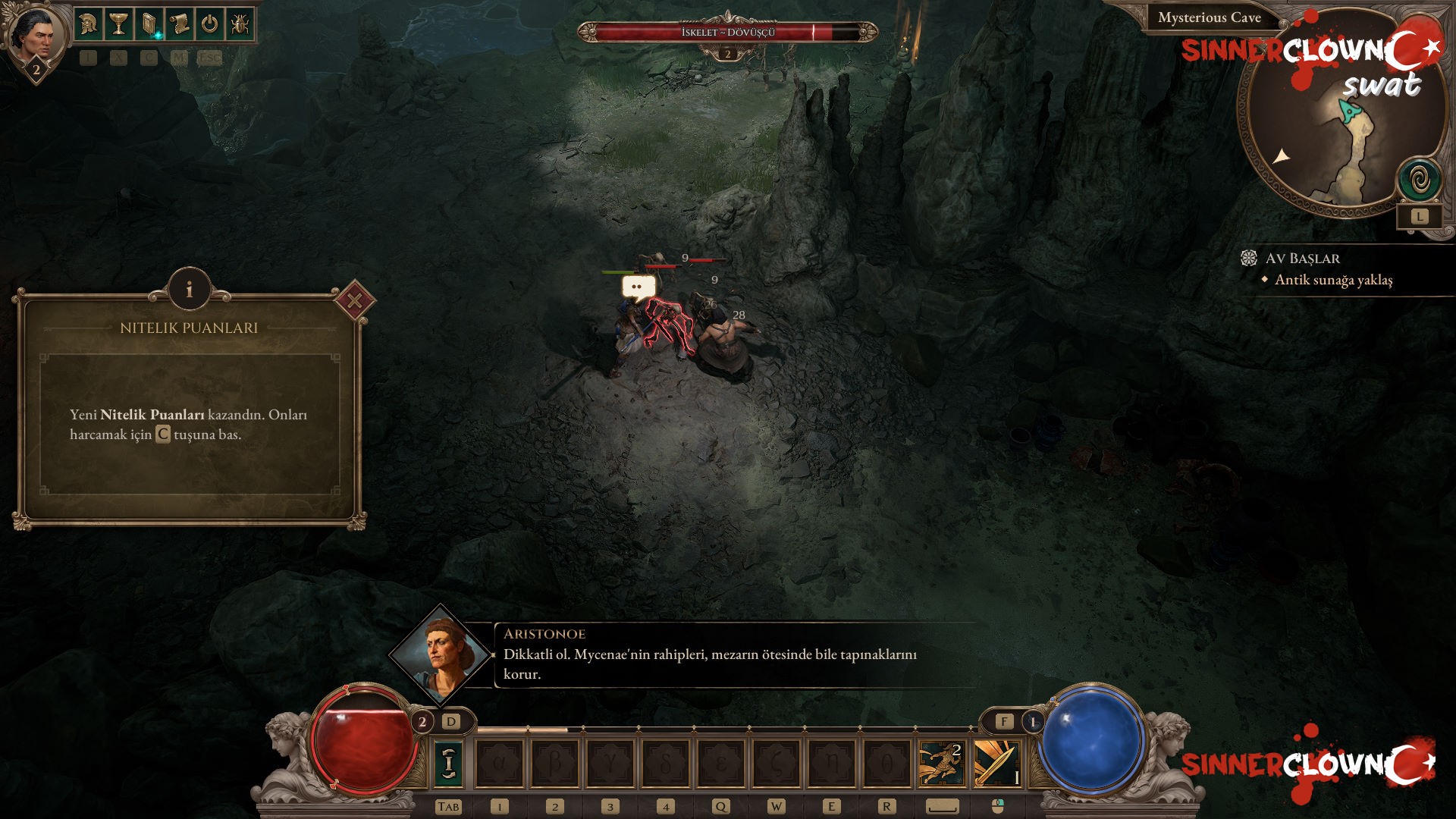Click the golden scarab bug icon
Viewport: 1456px width, 819px height.
point(240,24)
